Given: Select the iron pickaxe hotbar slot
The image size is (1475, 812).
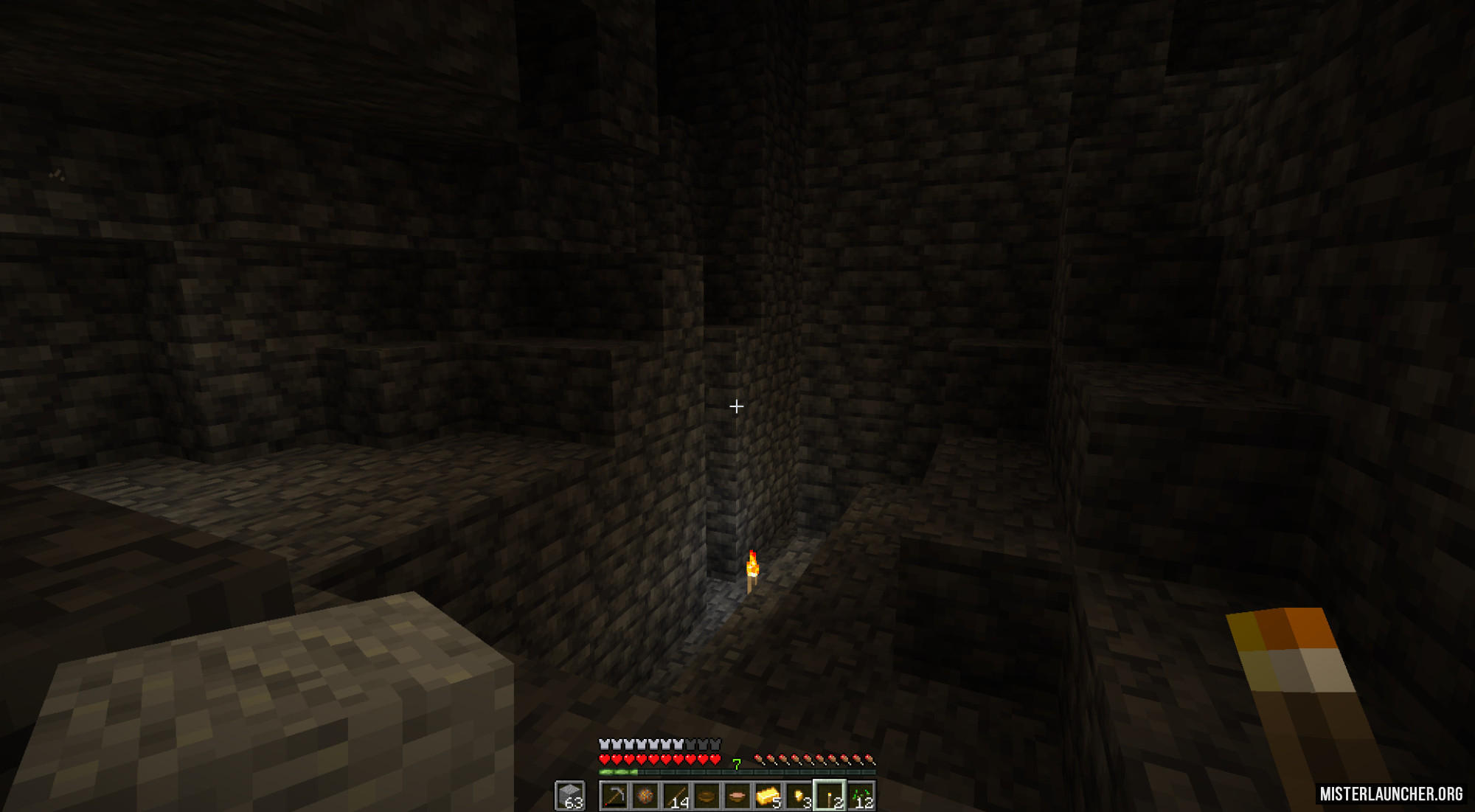Looking at the screenshot, I should pyautogui.click(x=614, y=796).
